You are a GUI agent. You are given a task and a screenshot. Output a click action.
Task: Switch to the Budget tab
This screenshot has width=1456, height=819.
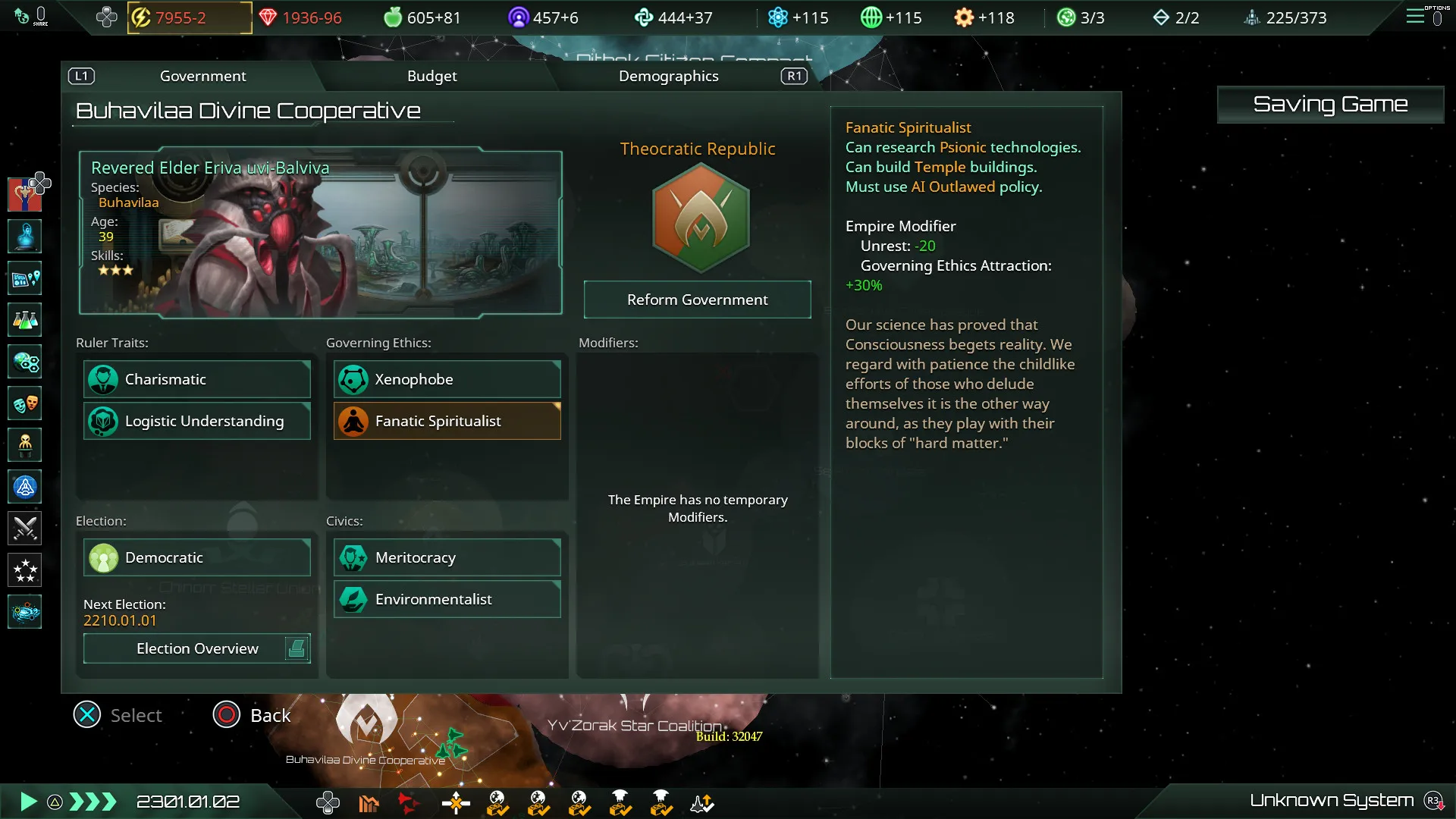(x=431, y=76)
